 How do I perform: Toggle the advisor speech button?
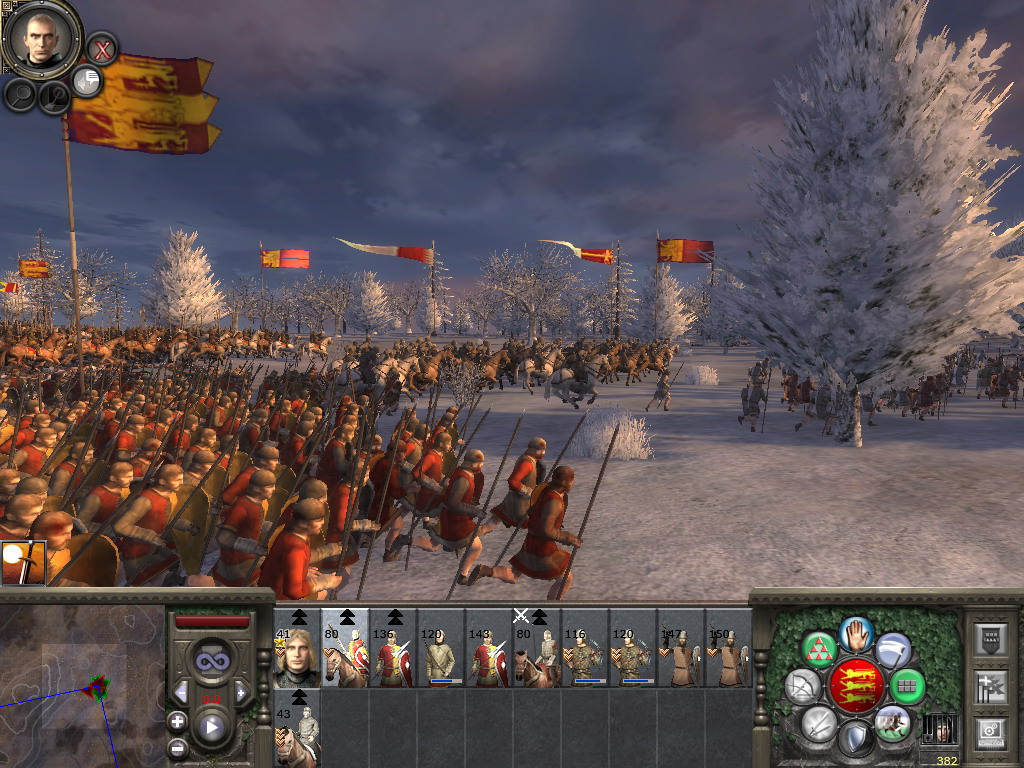pos(88,82)
